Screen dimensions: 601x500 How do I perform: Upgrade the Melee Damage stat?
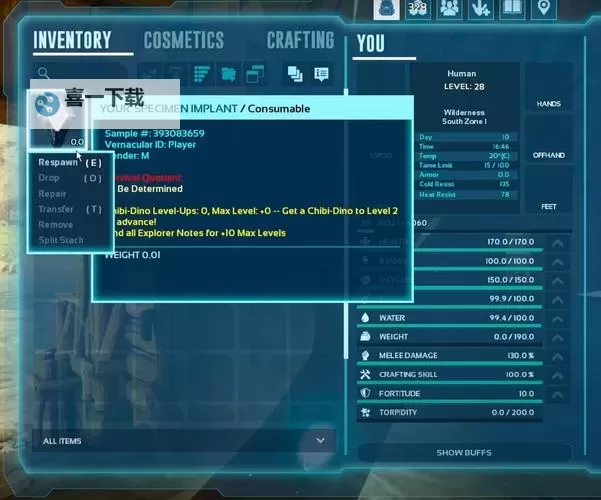point(558,356)
